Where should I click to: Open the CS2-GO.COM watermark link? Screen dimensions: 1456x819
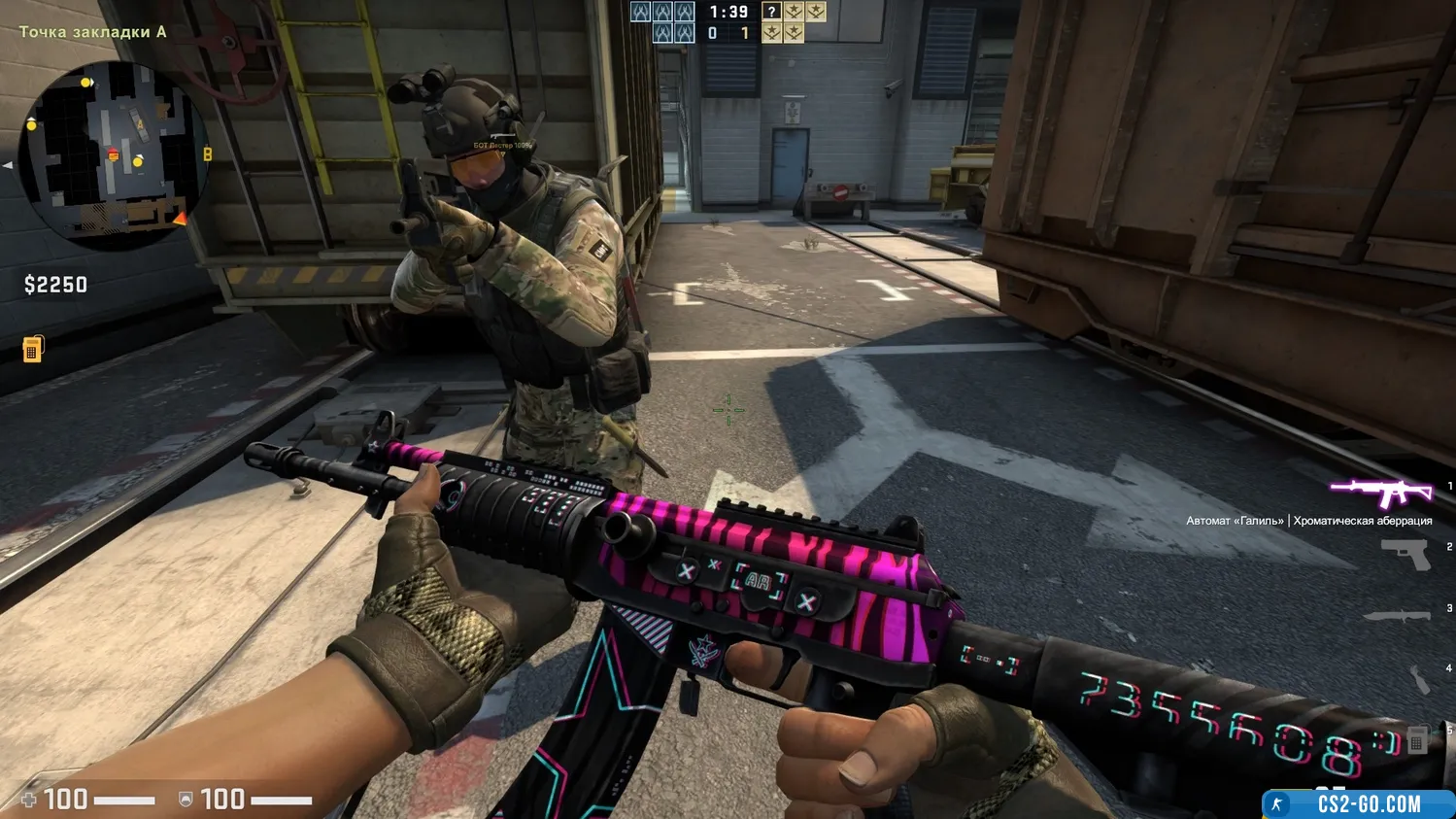[1358, 804]
